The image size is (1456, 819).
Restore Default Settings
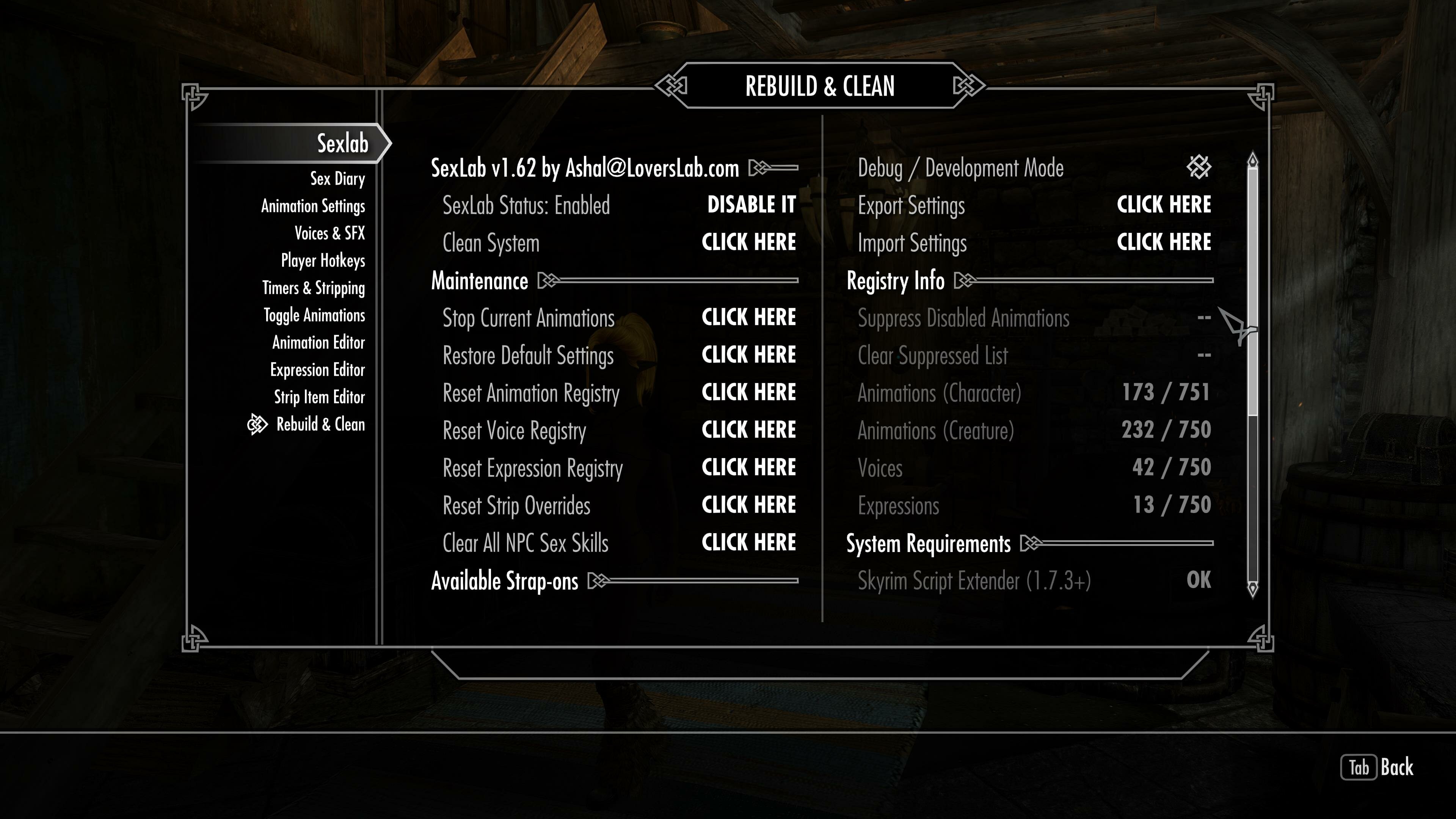(x=748, y=355)
